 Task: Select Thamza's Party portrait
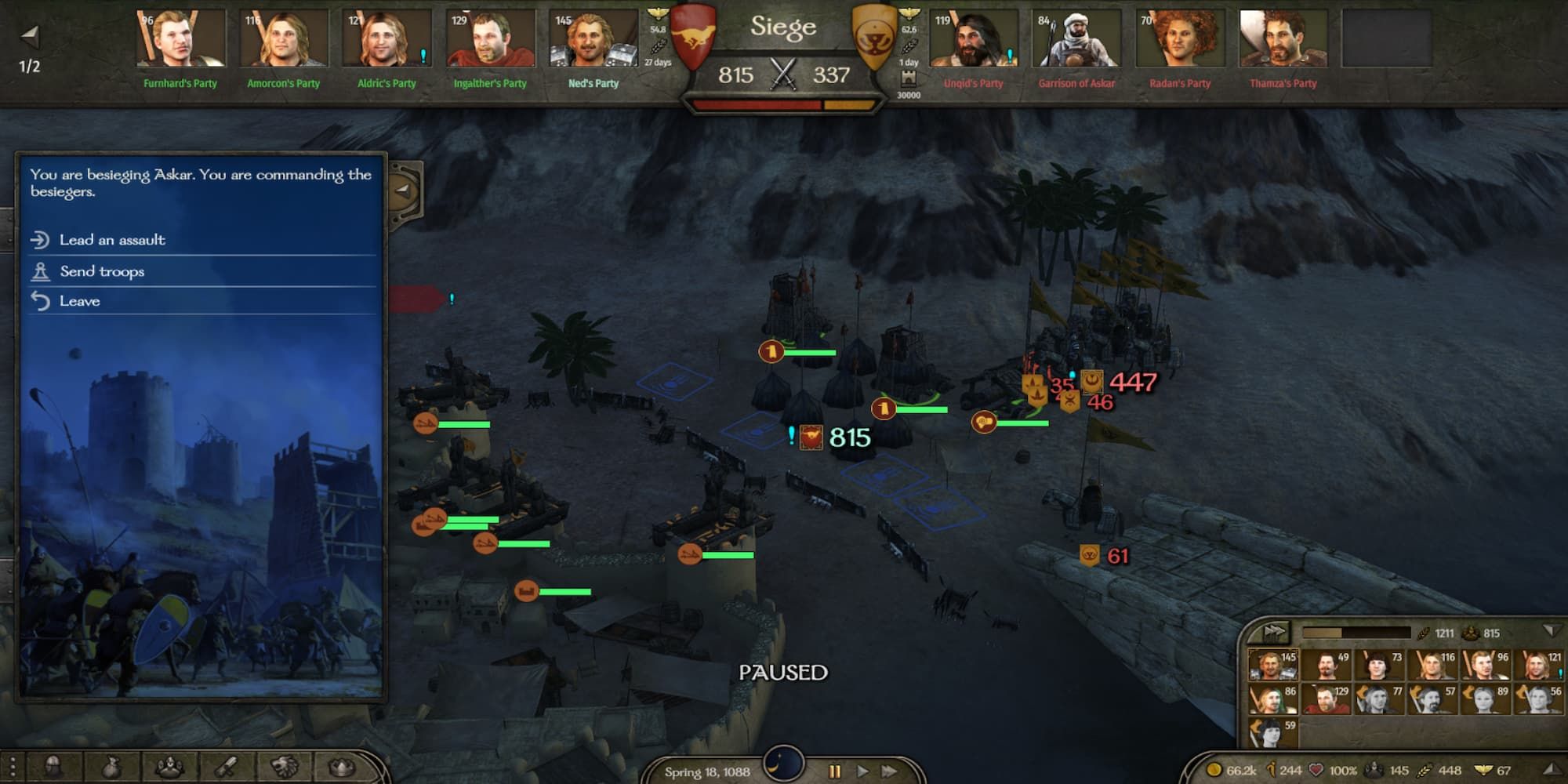(1283, 39)
